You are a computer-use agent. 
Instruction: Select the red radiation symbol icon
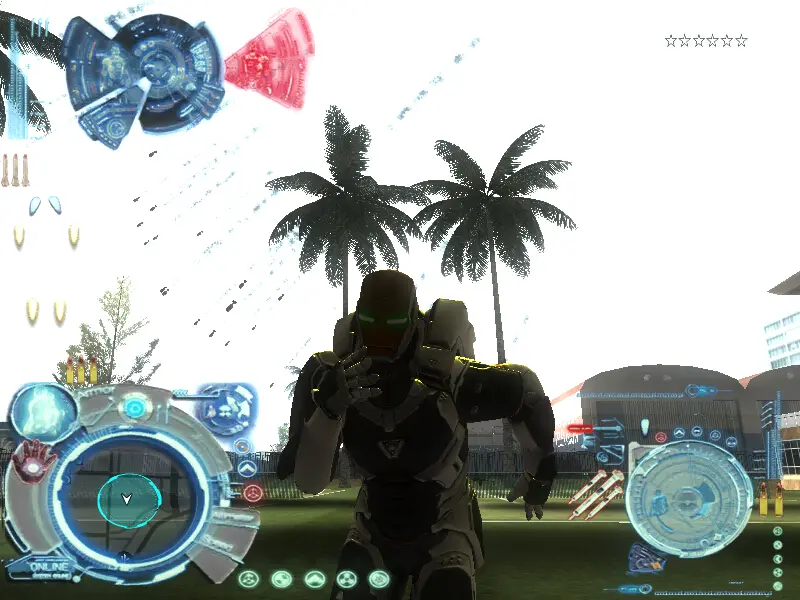(x=254, y=492)
